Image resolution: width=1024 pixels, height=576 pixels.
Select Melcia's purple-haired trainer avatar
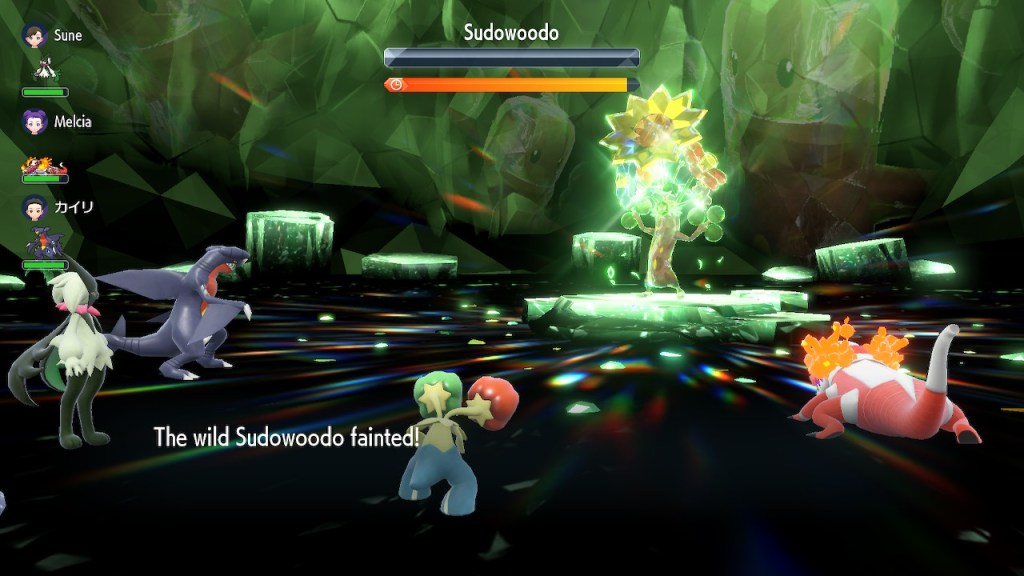click(x=35, y=121)
